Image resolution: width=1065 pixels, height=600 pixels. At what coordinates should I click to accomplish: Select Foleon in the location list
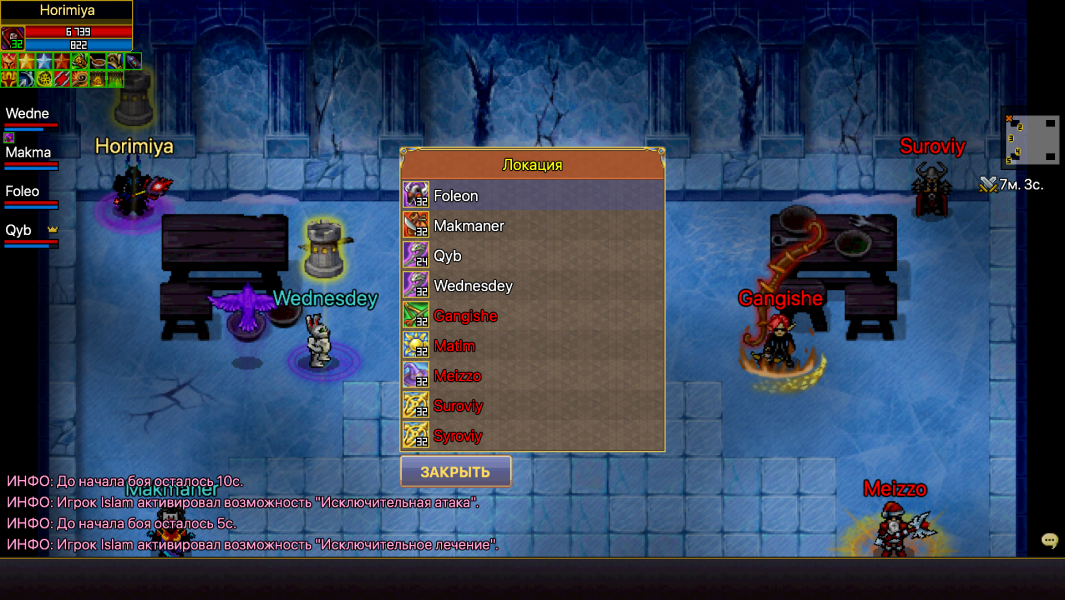pyautogui.click(x=532, y=196)
